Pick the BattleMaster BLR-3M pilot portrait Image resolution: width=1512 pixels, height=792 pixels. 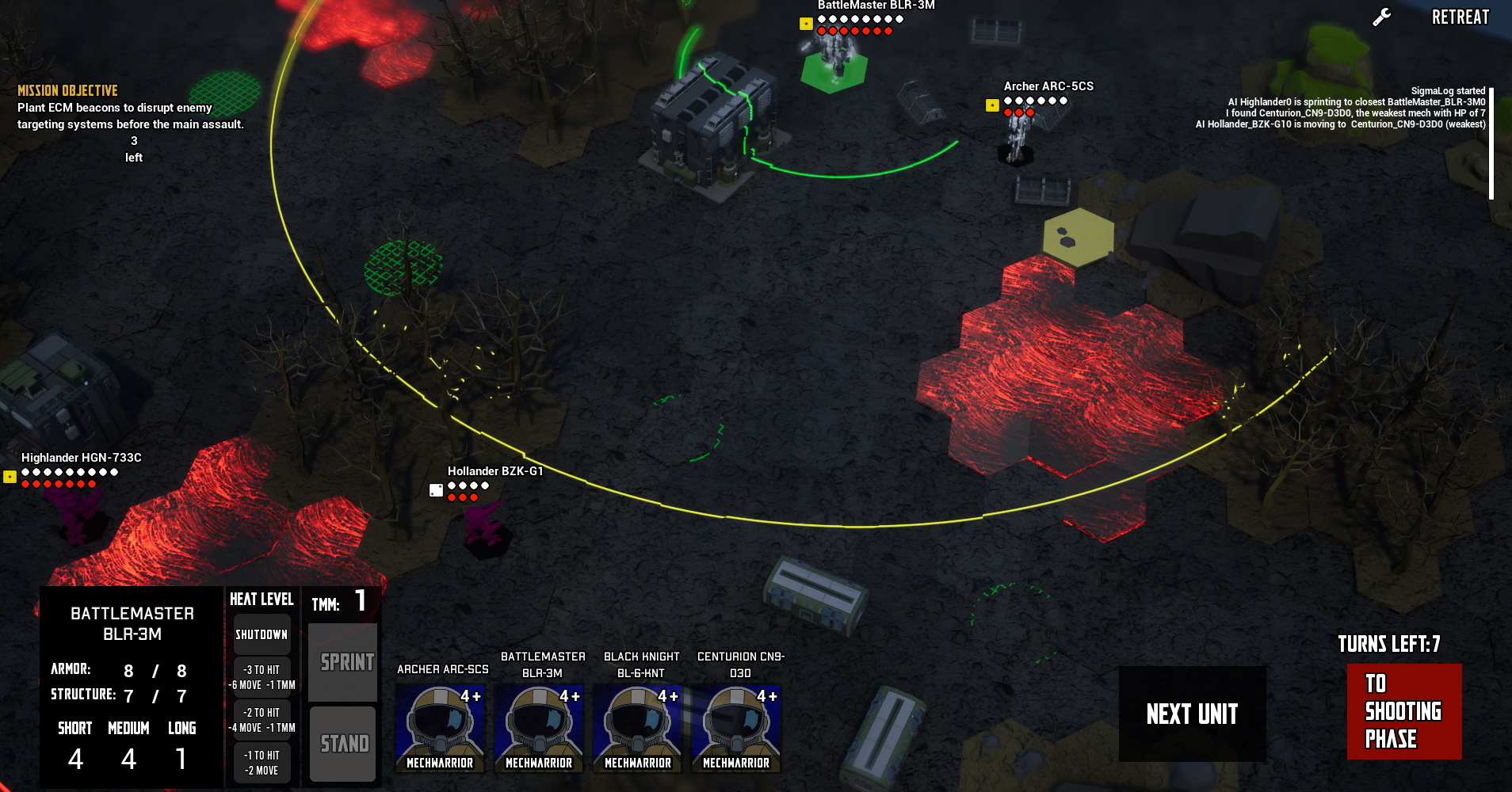click(x=539, y=728)
